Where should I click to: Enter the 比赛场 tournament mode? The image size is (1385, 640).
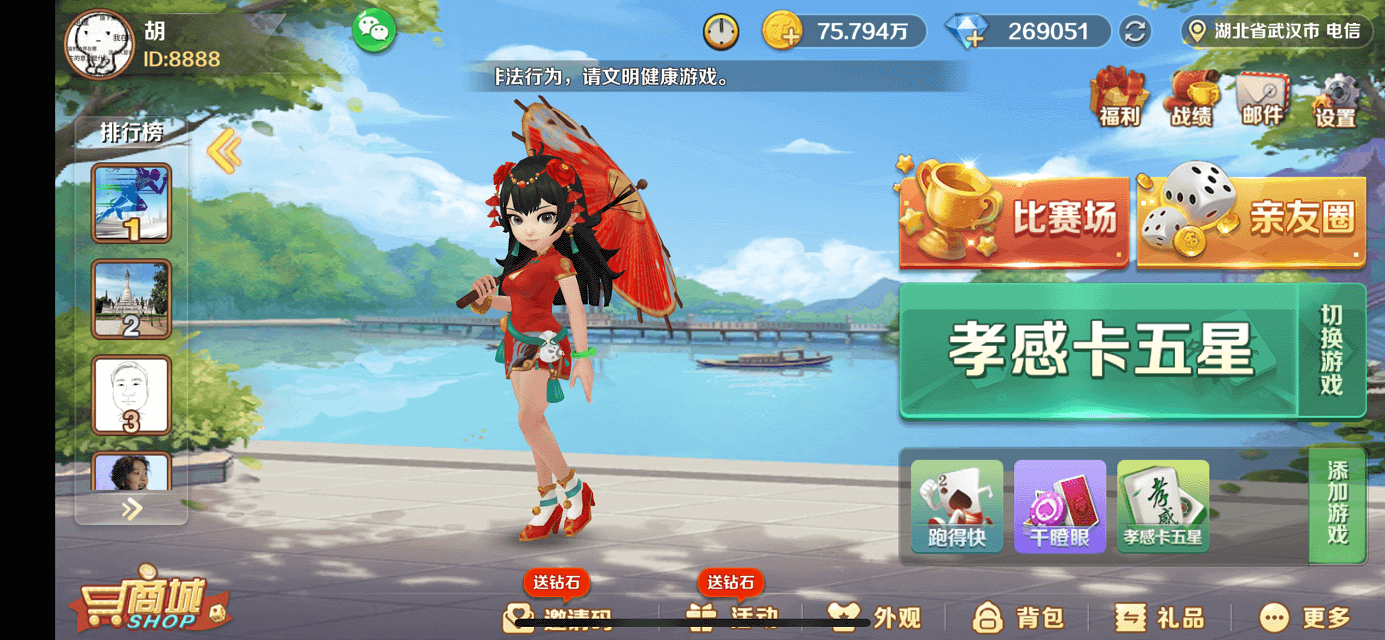point(1014,219)
